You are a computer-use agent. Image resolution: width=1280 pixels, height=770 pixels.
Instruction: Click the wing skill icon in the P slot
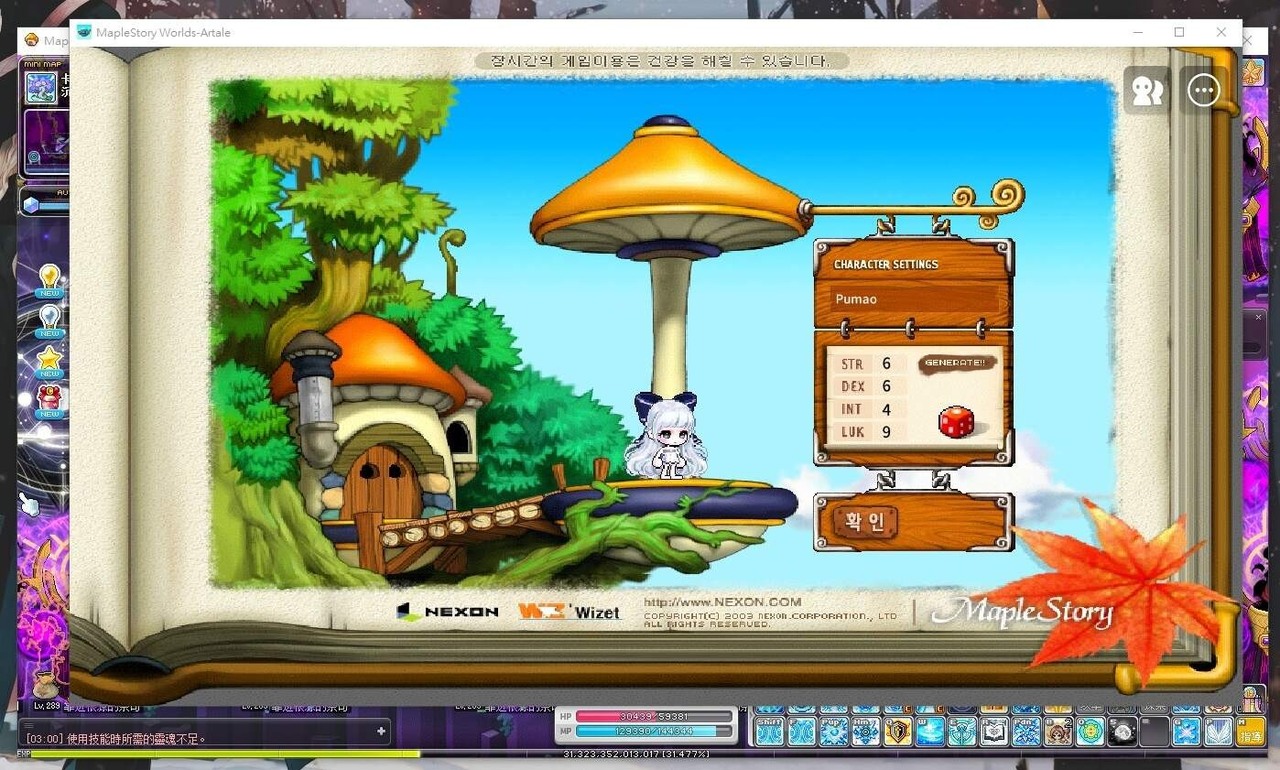1218,733
